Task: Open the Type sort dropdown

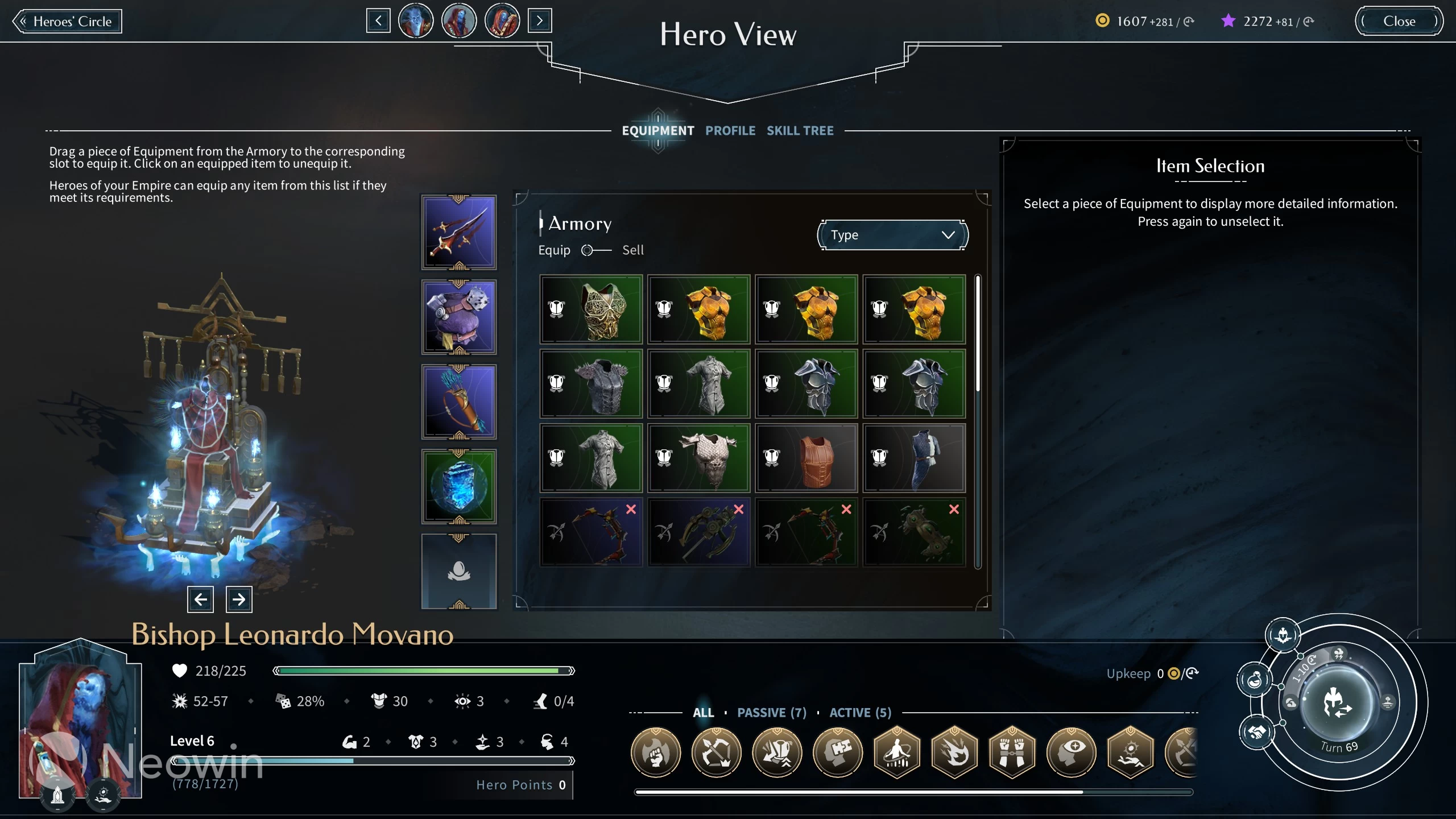Action: pyautogui.click(x=892, y=235)
